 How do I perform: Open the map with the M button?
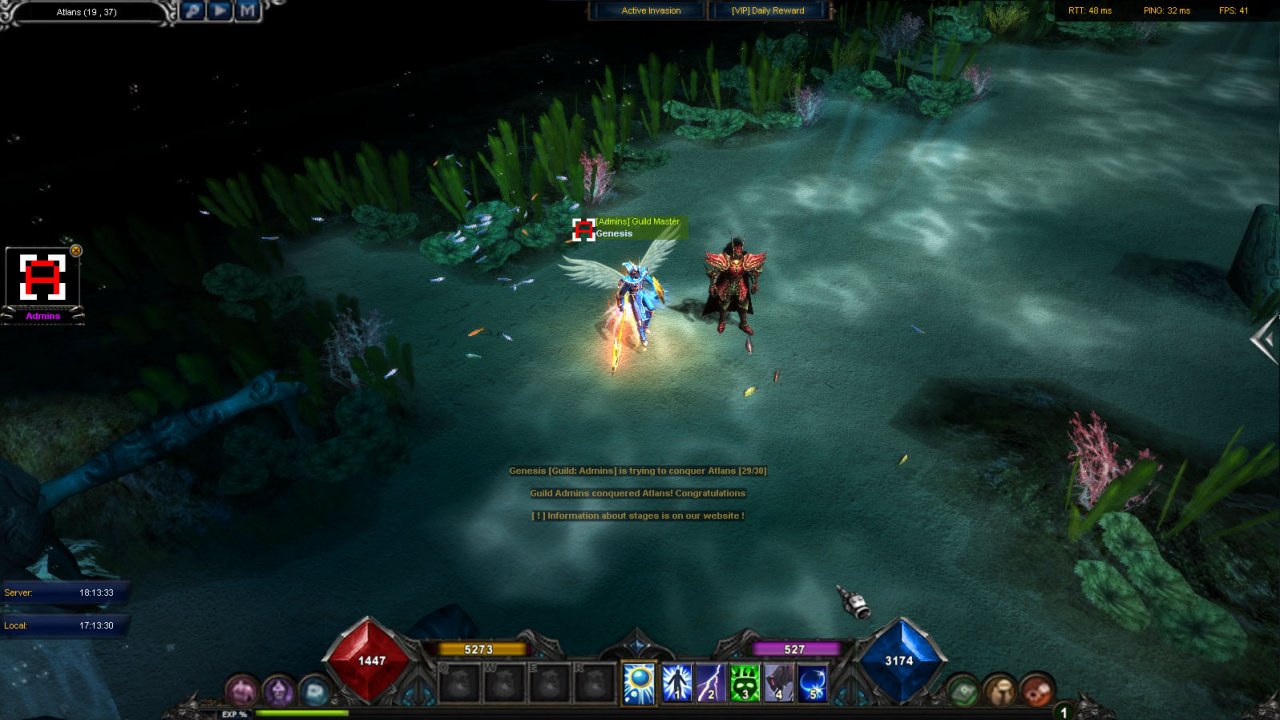click(247, 11)
